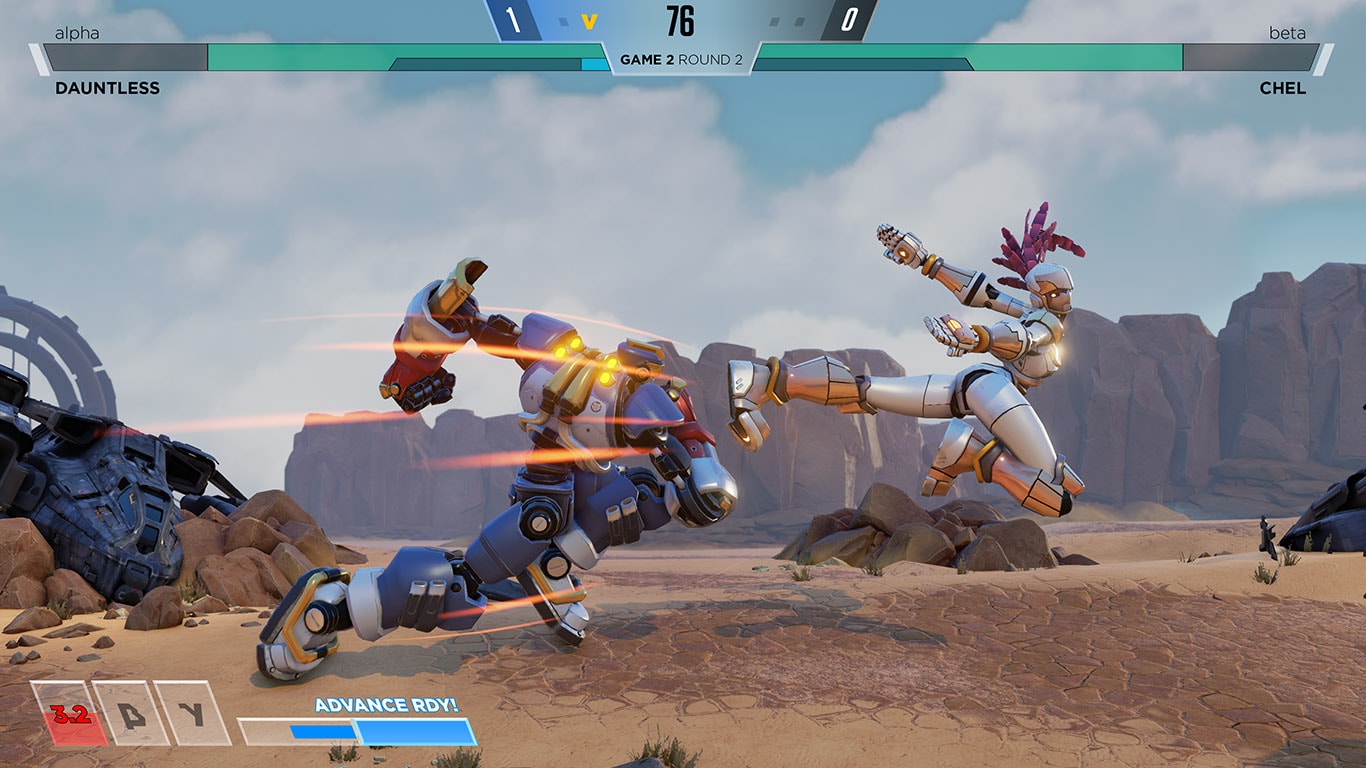The height and width of the screenshot is (768, 1366).
Task: Click the middle special ability card glyph
Action: [x=130, y=716]
